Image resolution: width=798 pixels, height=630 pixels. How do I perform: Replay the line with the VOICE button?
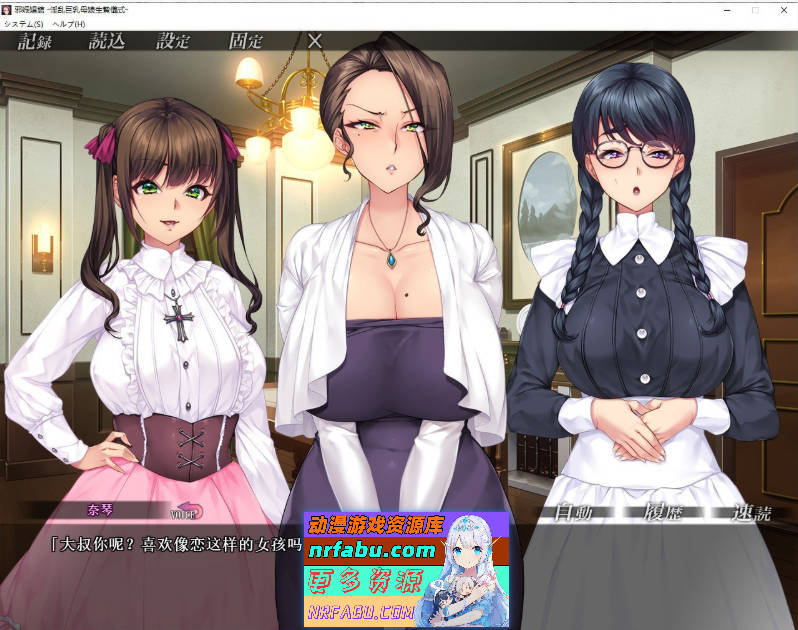pyautogui.click(x=186, y=511)
